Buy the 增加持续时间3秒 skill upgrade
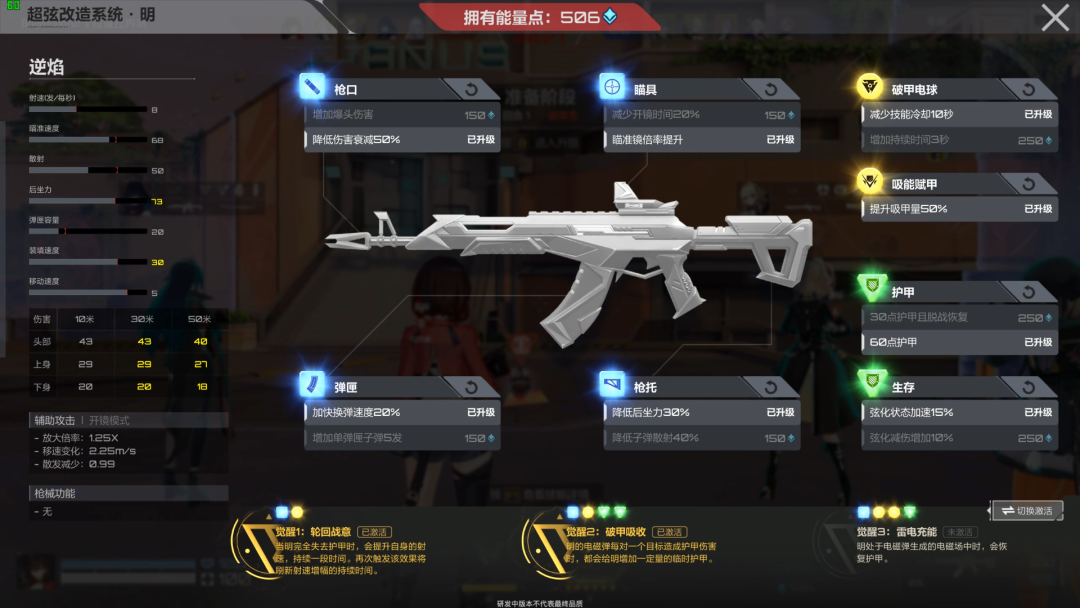 (x=960, y=141)
